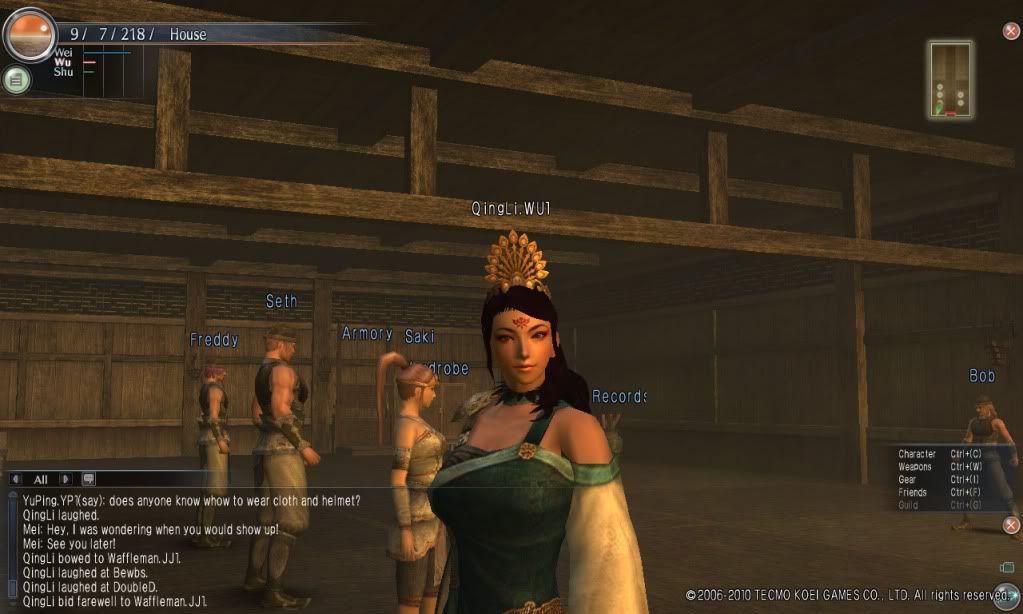This screenshot has height=614, width=1023.
Task: Close the shortcut menu with its X button
Action: point(1011,525)
